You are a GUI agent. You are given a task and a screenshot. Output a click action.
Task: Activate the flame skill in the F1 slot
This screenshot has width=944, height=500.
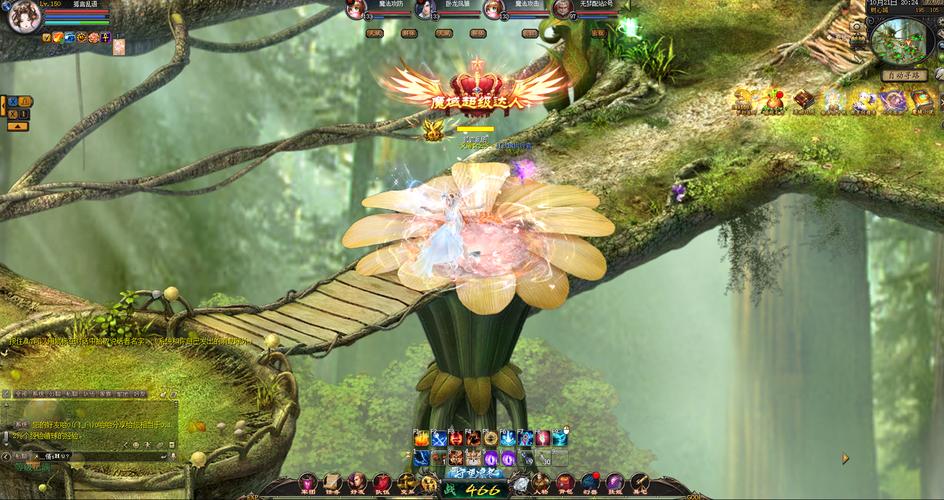tap(422, 438)
